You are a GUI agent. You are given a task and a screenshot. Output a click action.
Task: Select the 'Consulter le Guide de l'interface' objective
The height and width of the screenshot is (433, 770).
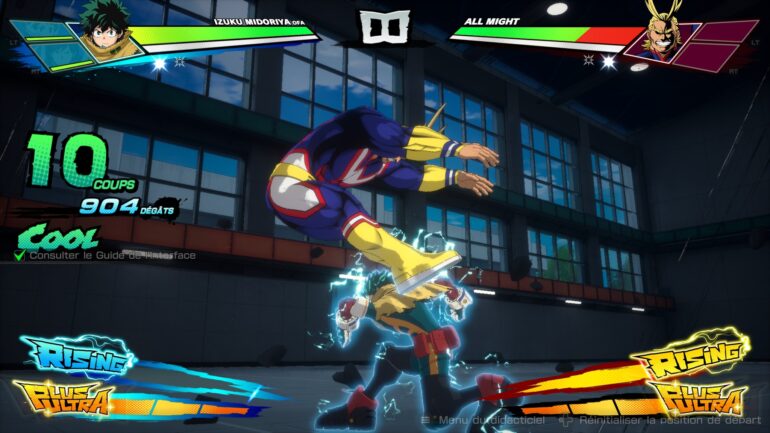[x=111, y=256]
